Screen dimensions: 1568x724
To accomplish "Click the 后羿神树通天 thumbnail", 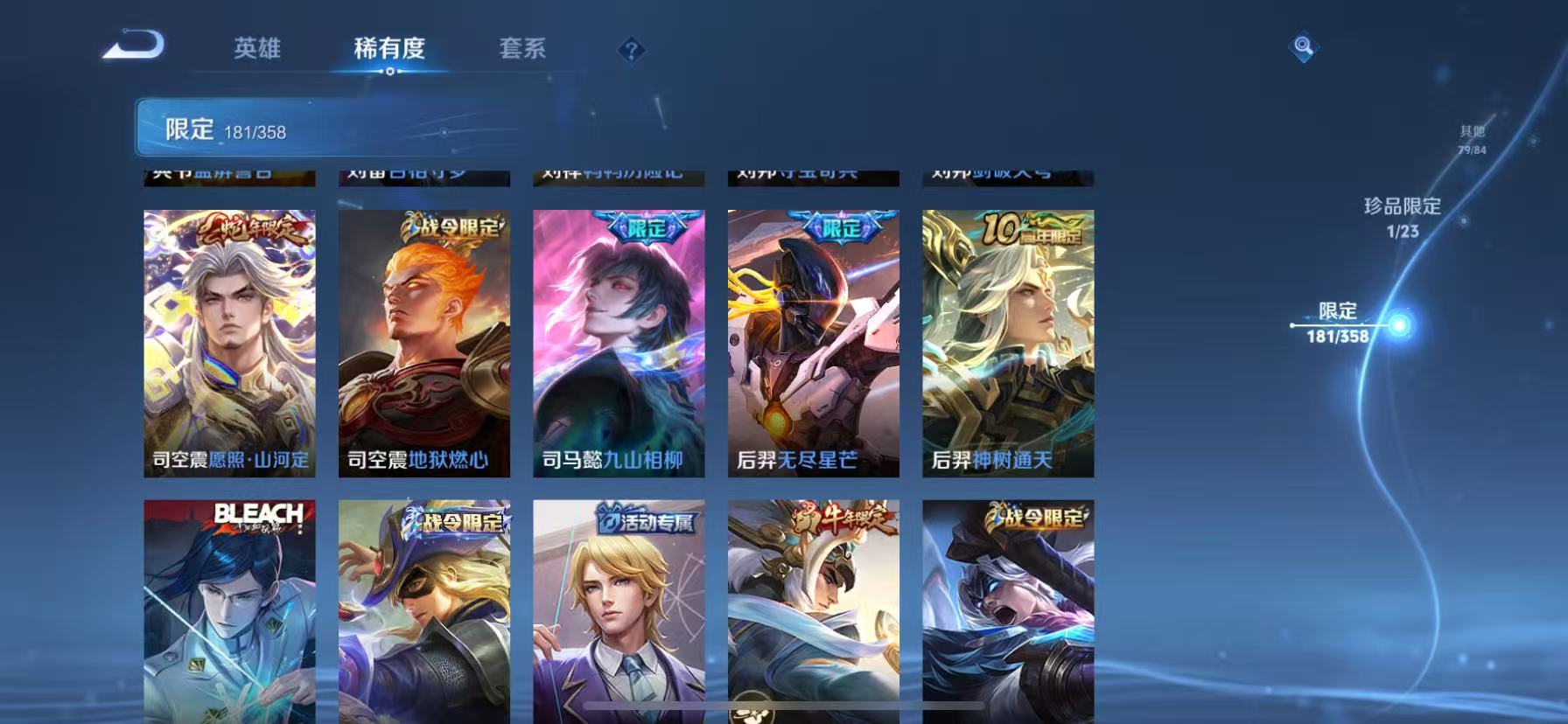I will [x=1008, y=341].
